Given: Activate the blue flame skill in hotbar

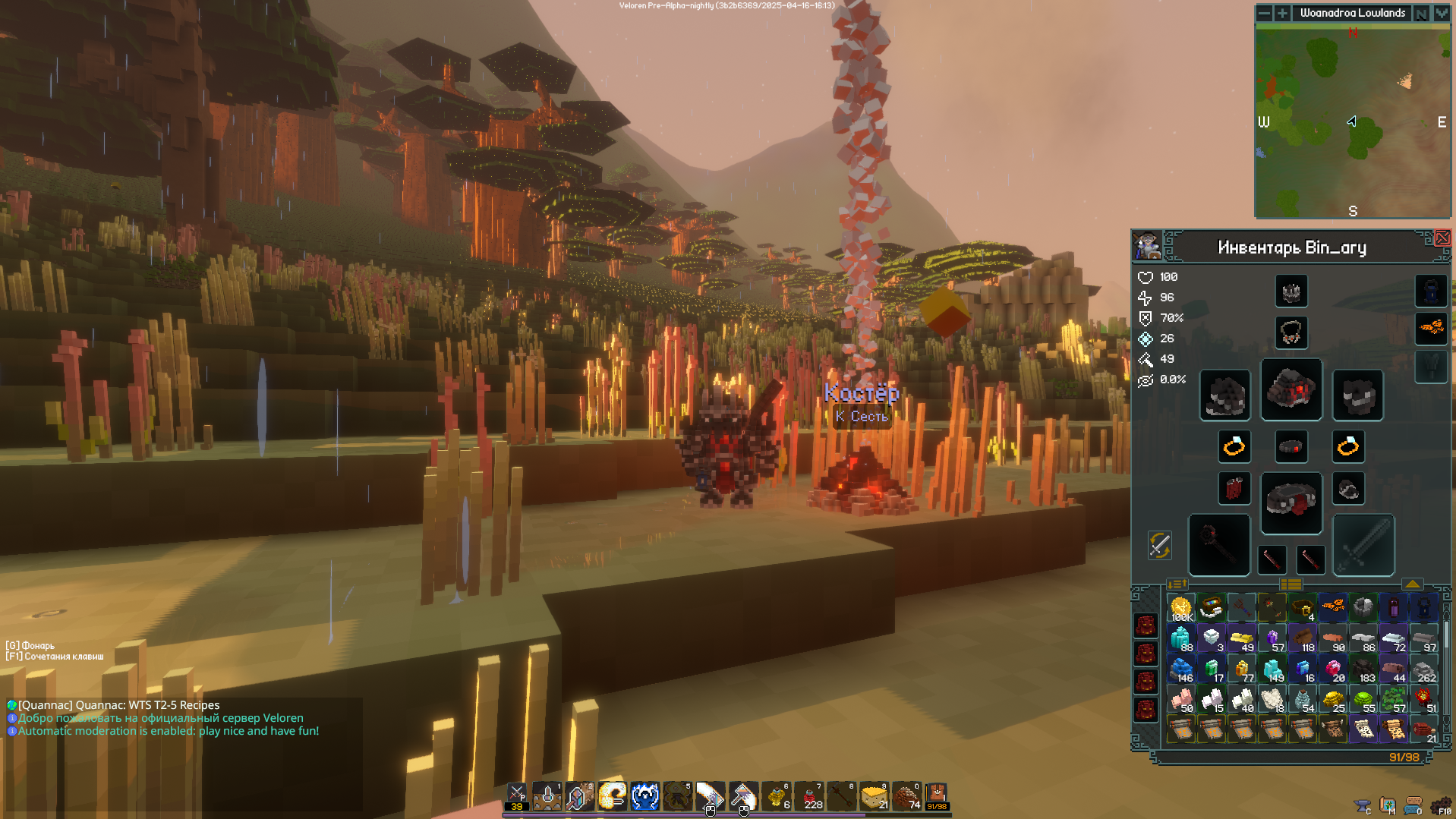Looking at the screenshot, I should click(x=644, y=796).
